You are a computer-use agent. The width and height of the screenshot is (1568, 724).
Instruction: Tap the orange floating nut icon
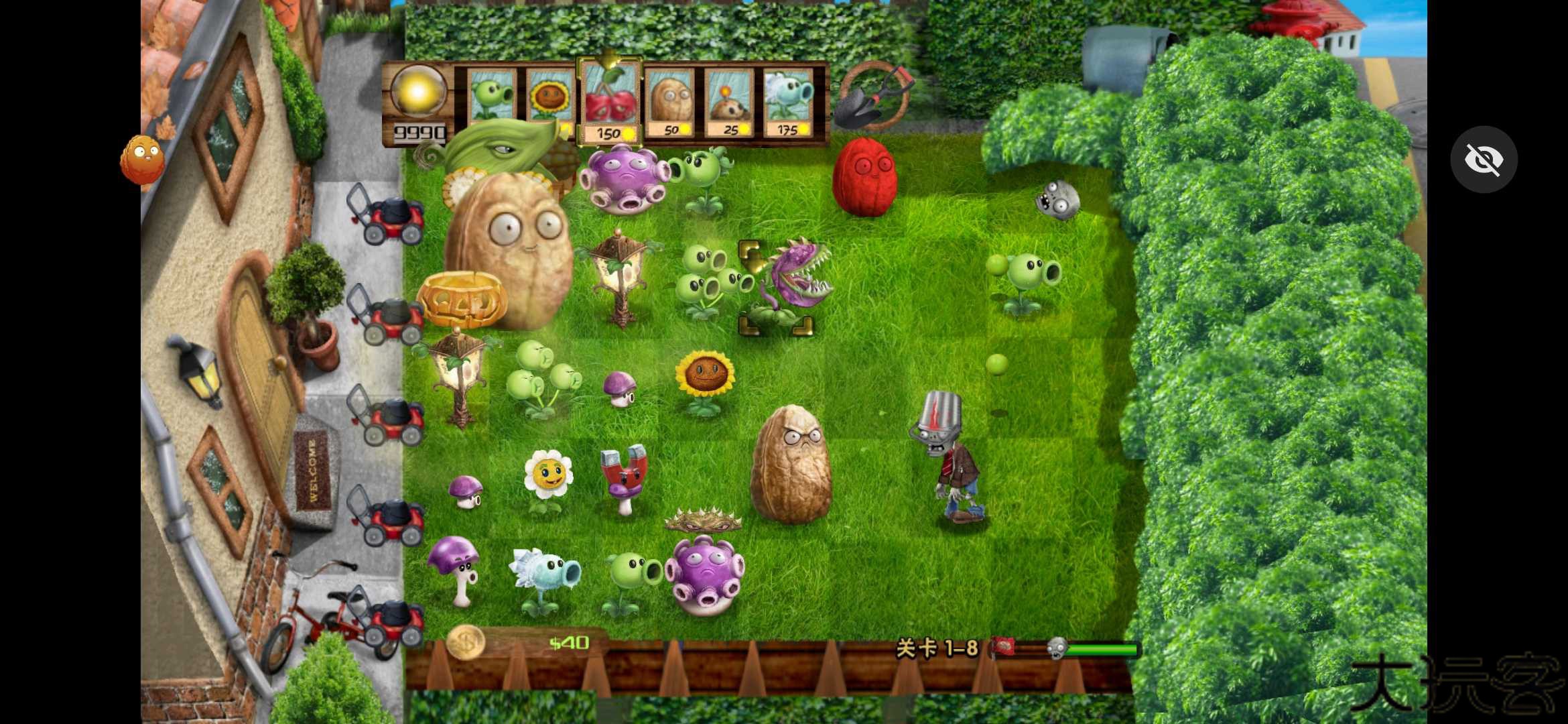point(142,160)
